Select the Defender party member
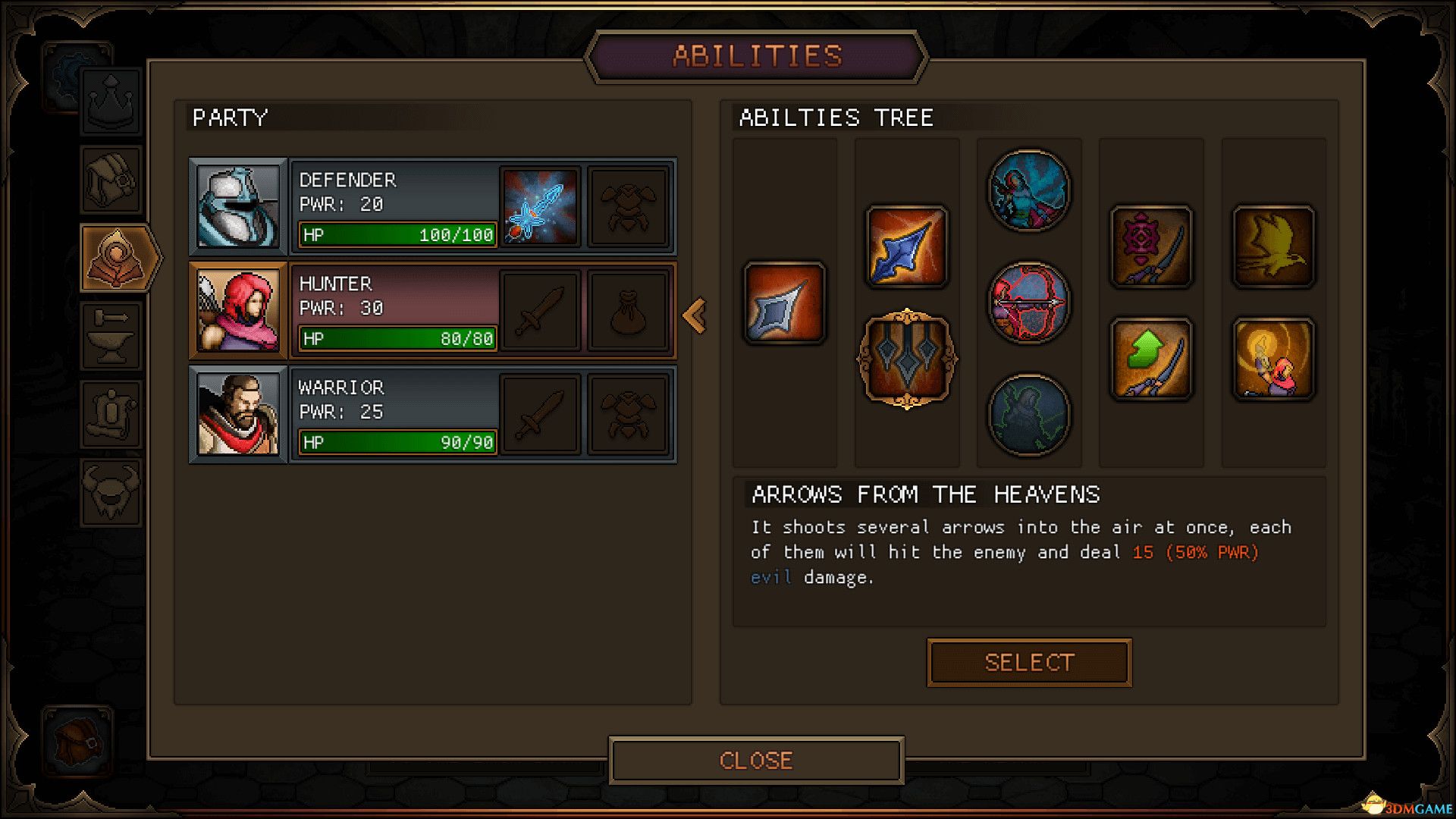The image size is (1456, 819). pos(394,206)
